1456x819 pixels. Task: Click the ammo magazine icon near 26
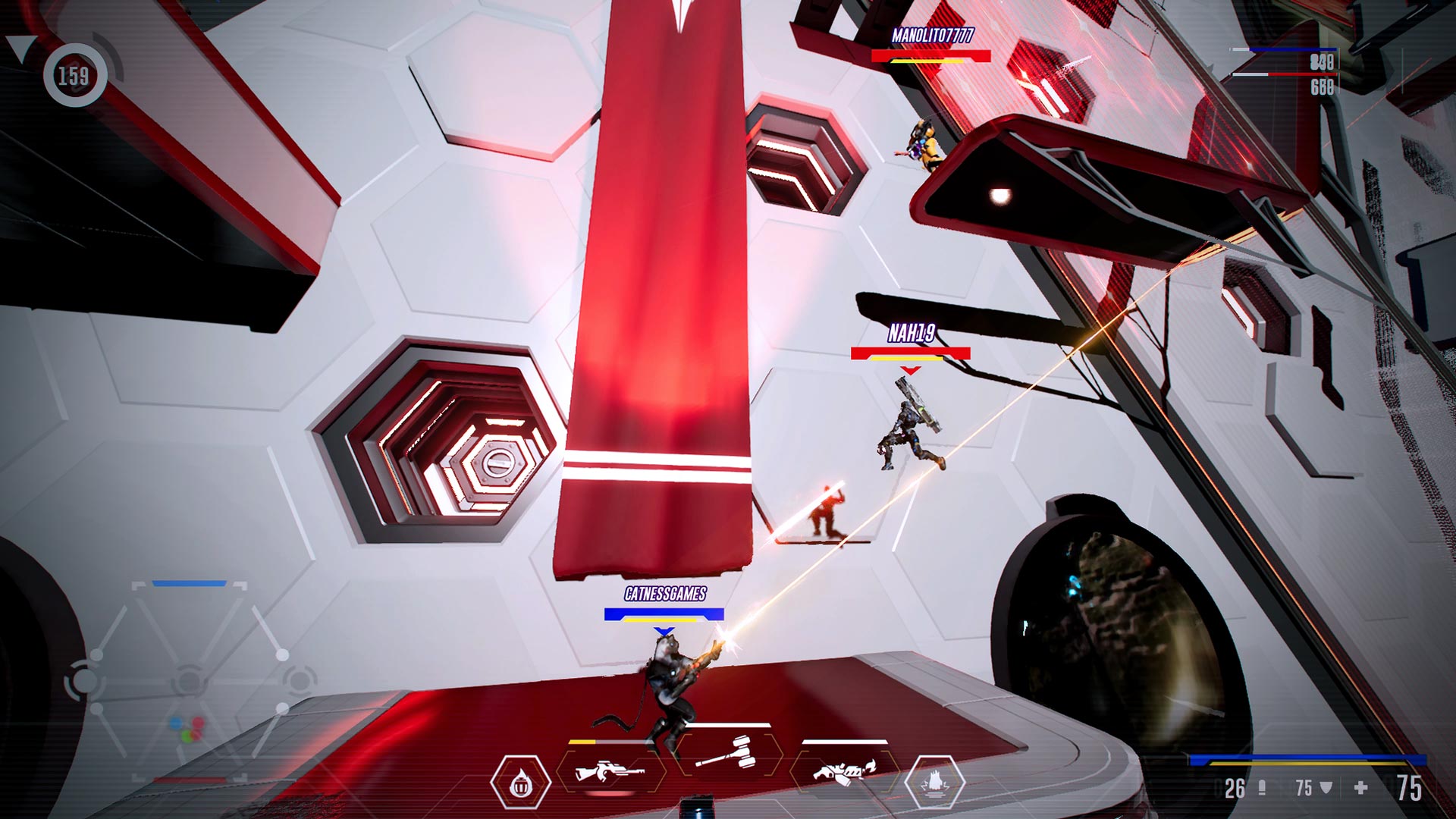tap(1263, 786)
